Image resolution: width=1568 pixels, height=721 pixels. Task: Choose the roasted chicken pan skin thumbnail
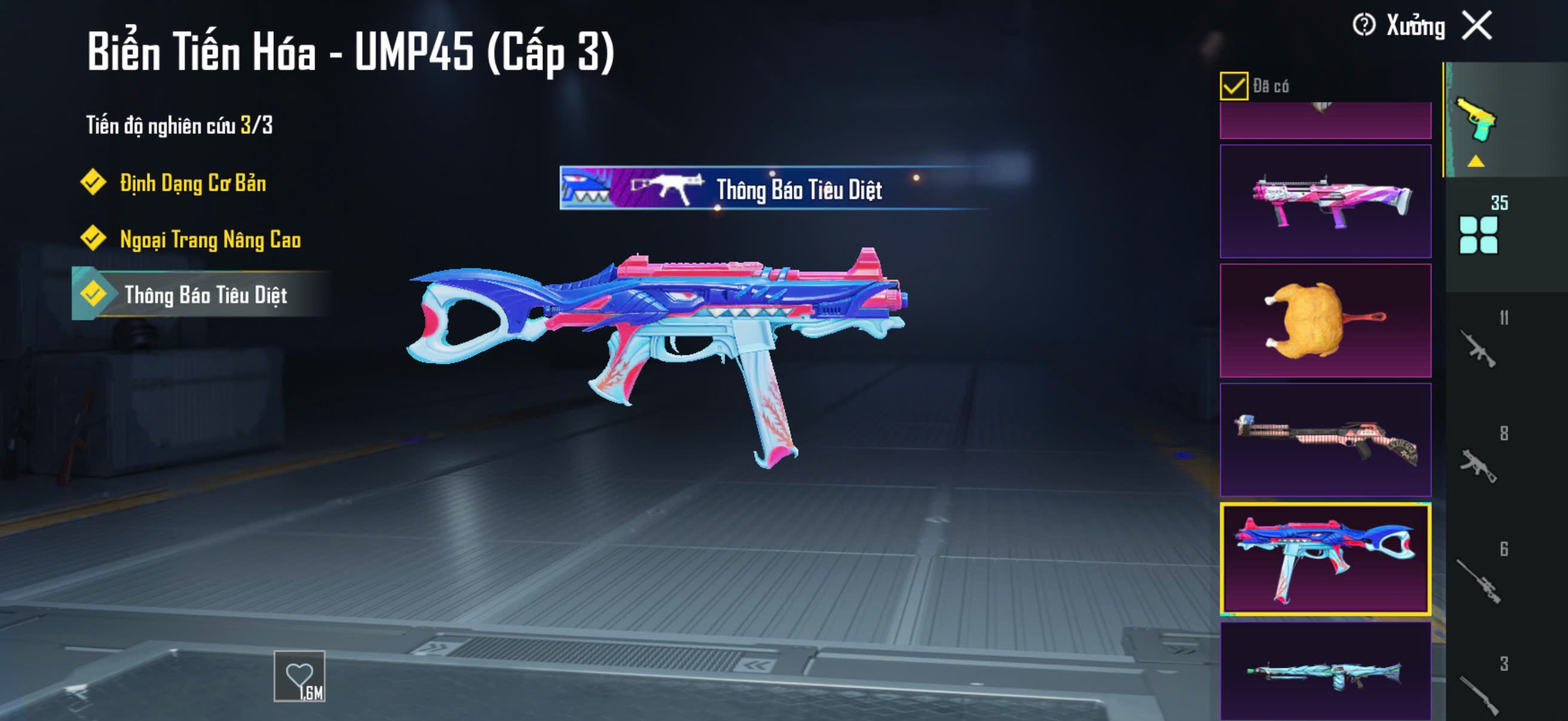pos(1325,320)
